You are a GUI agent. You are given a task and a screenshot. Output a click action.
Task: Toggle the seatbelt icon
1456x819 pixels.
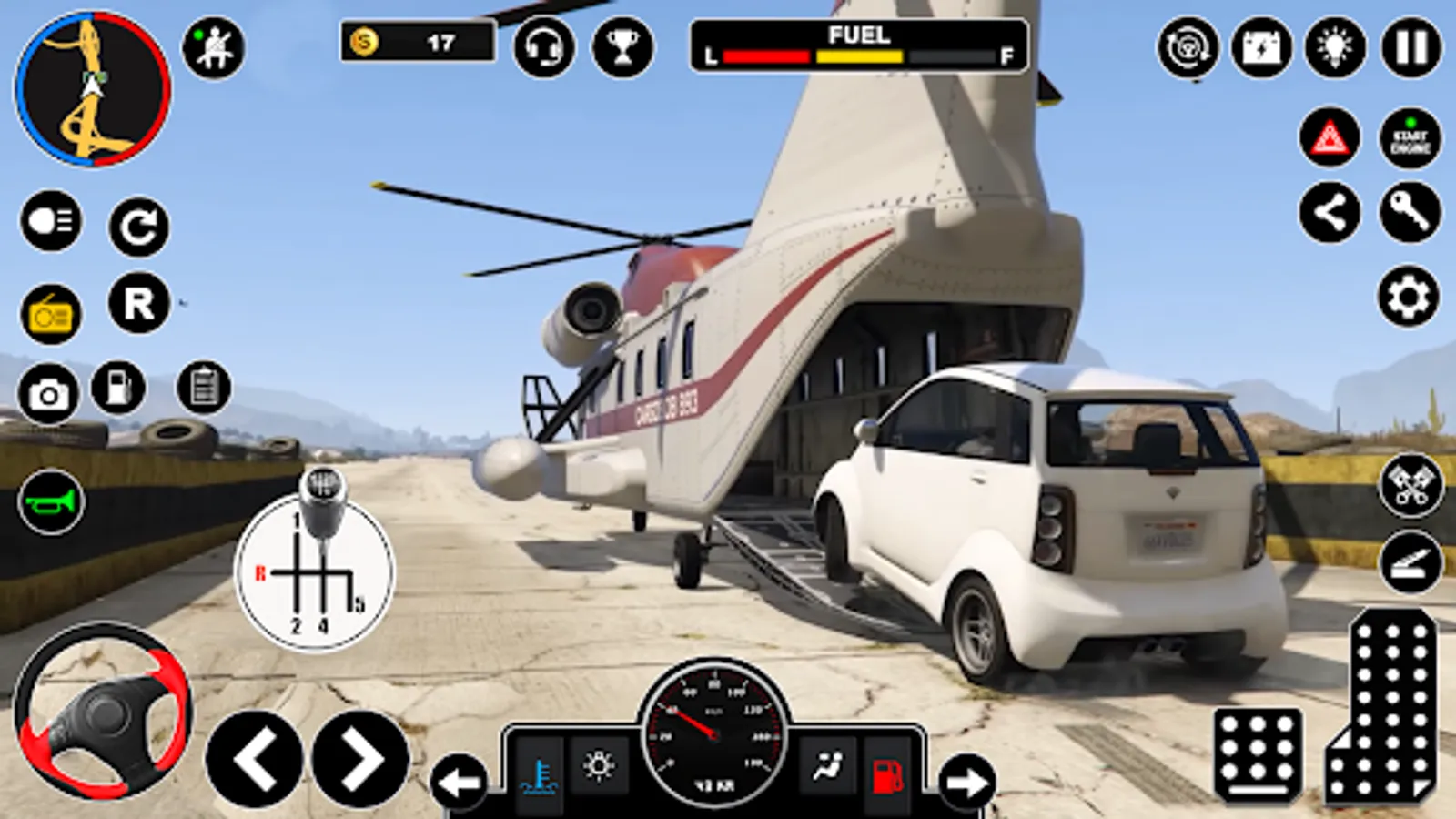point(213,48)
